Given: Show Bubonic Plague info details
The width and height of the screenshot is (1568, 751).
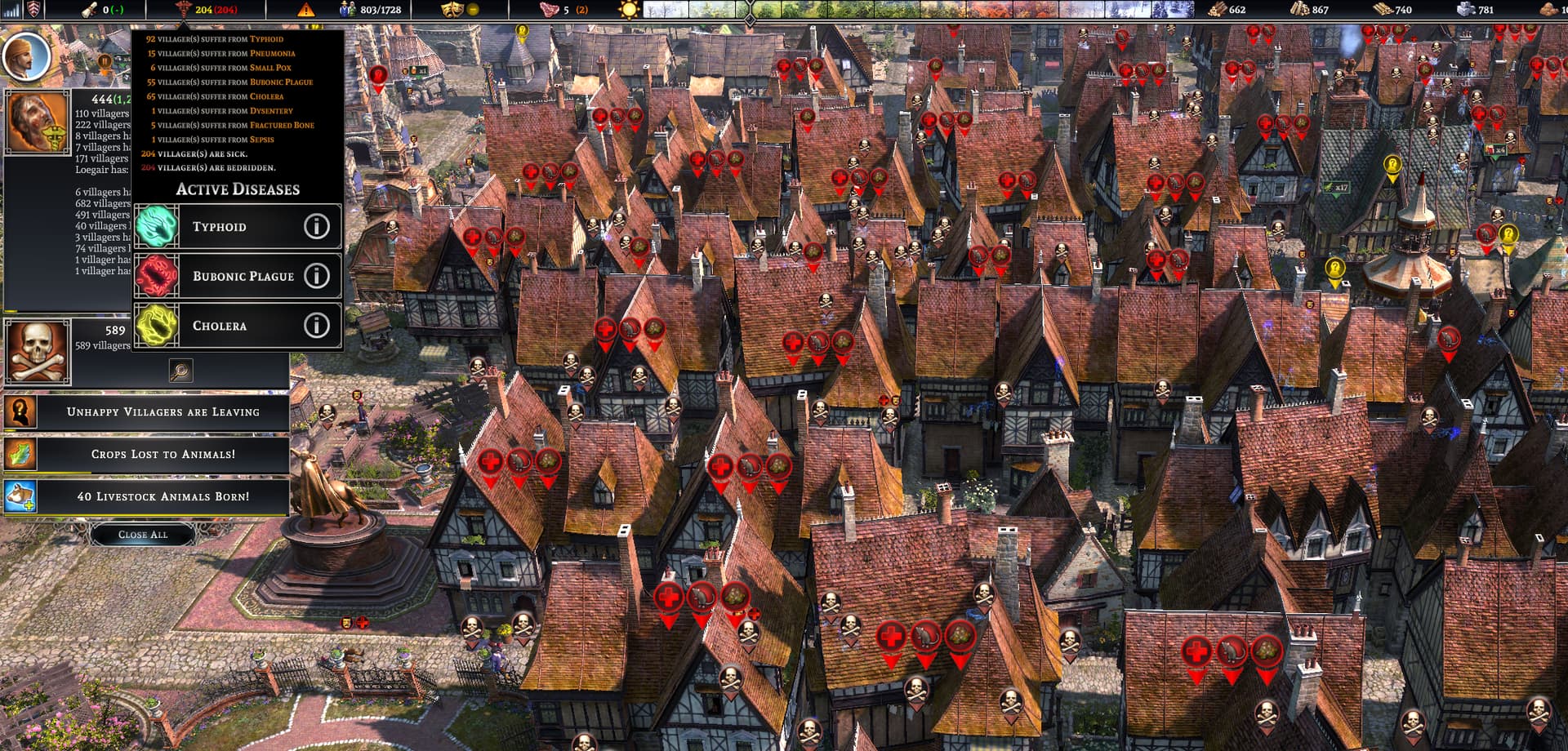Looking at the screenshot, I should coord(317,276).
